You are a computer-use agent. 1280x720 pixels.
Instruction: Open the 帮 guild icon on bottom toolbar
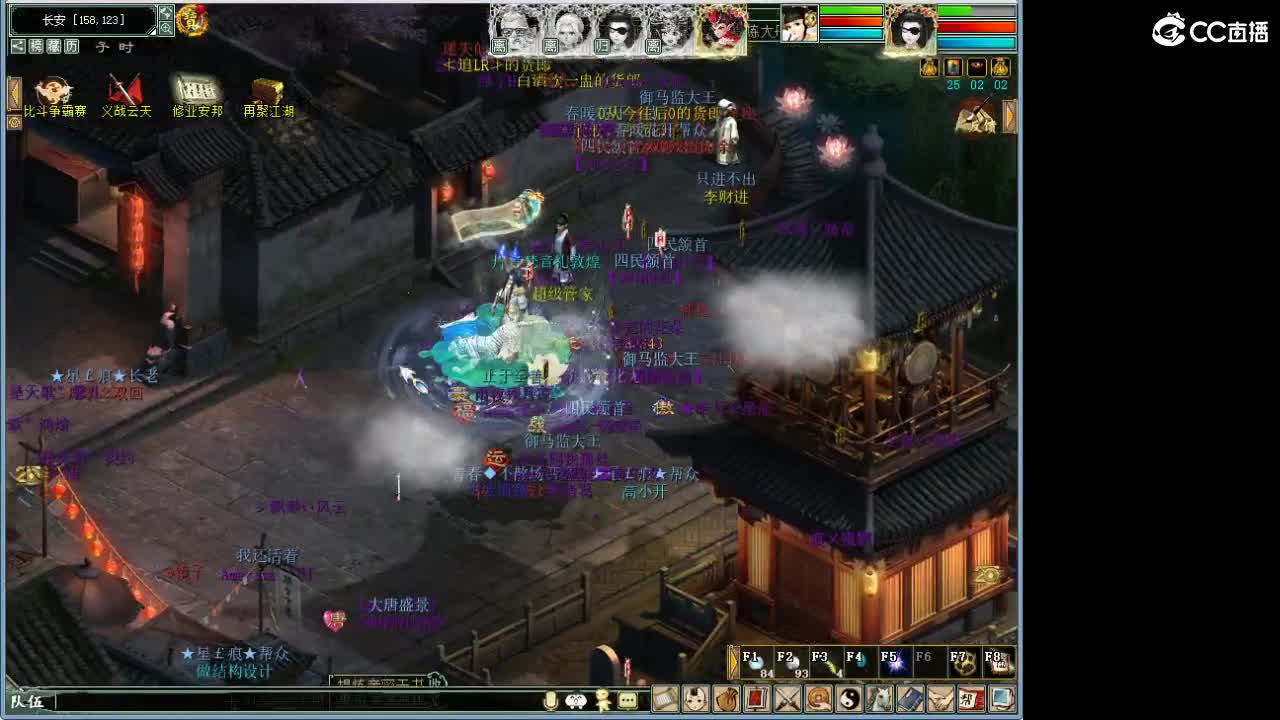click(973, 701)
